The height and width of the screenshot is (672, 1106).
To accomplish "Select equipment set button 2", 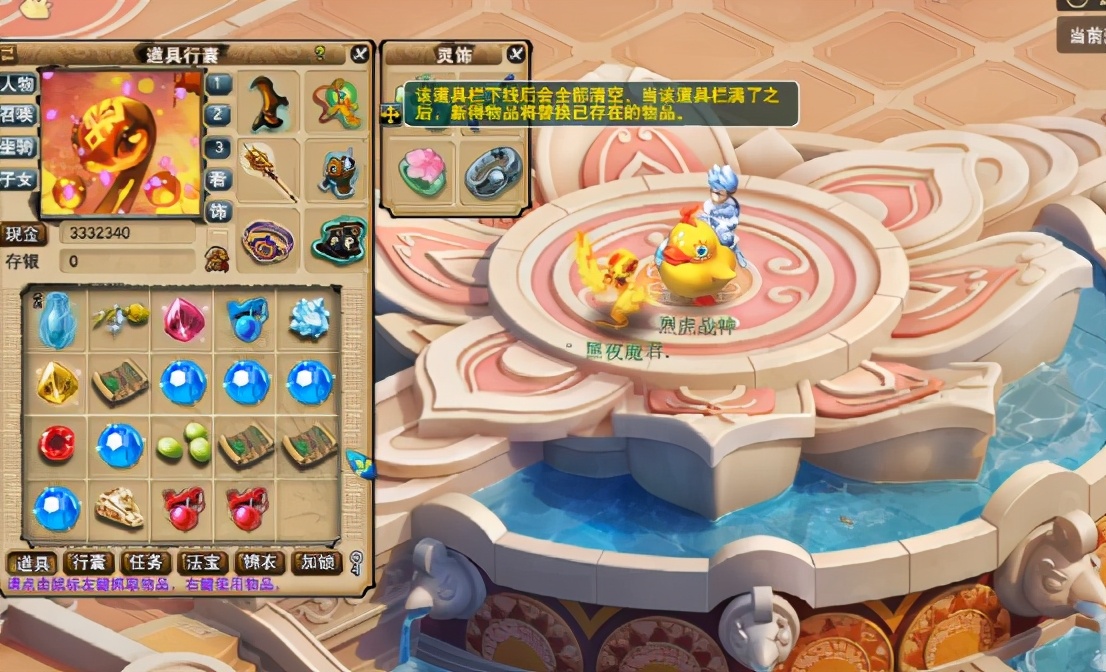I will click(x=218, y=115).
